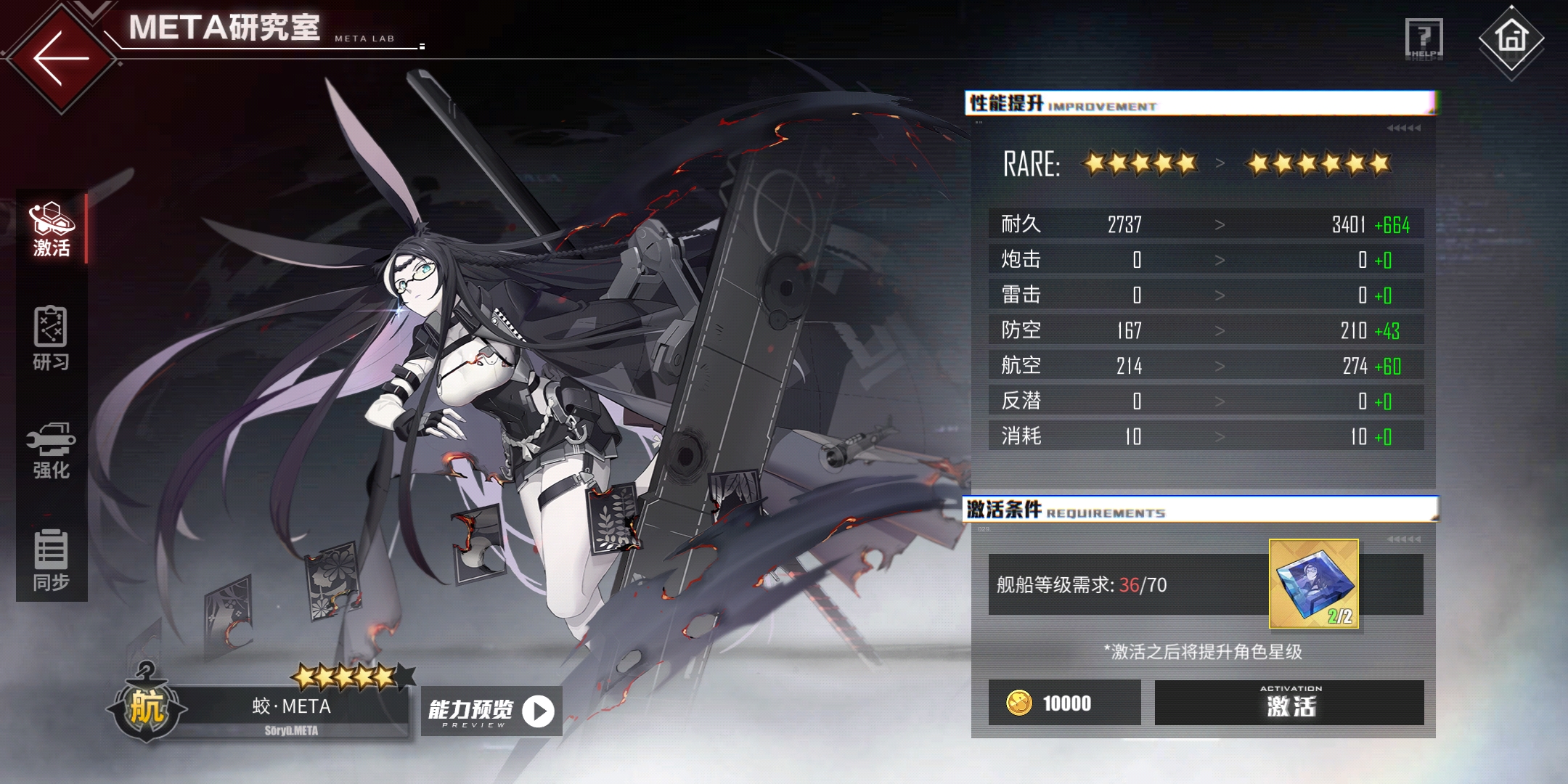The width and height of the screenshot is (1568, 784).
Task: Return to the home screen
Action: click(1511, 38)
